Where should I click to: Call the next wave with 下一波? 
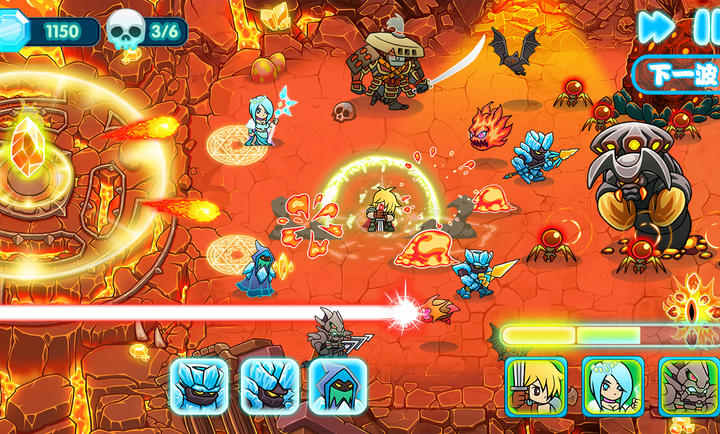pos(677,74)
